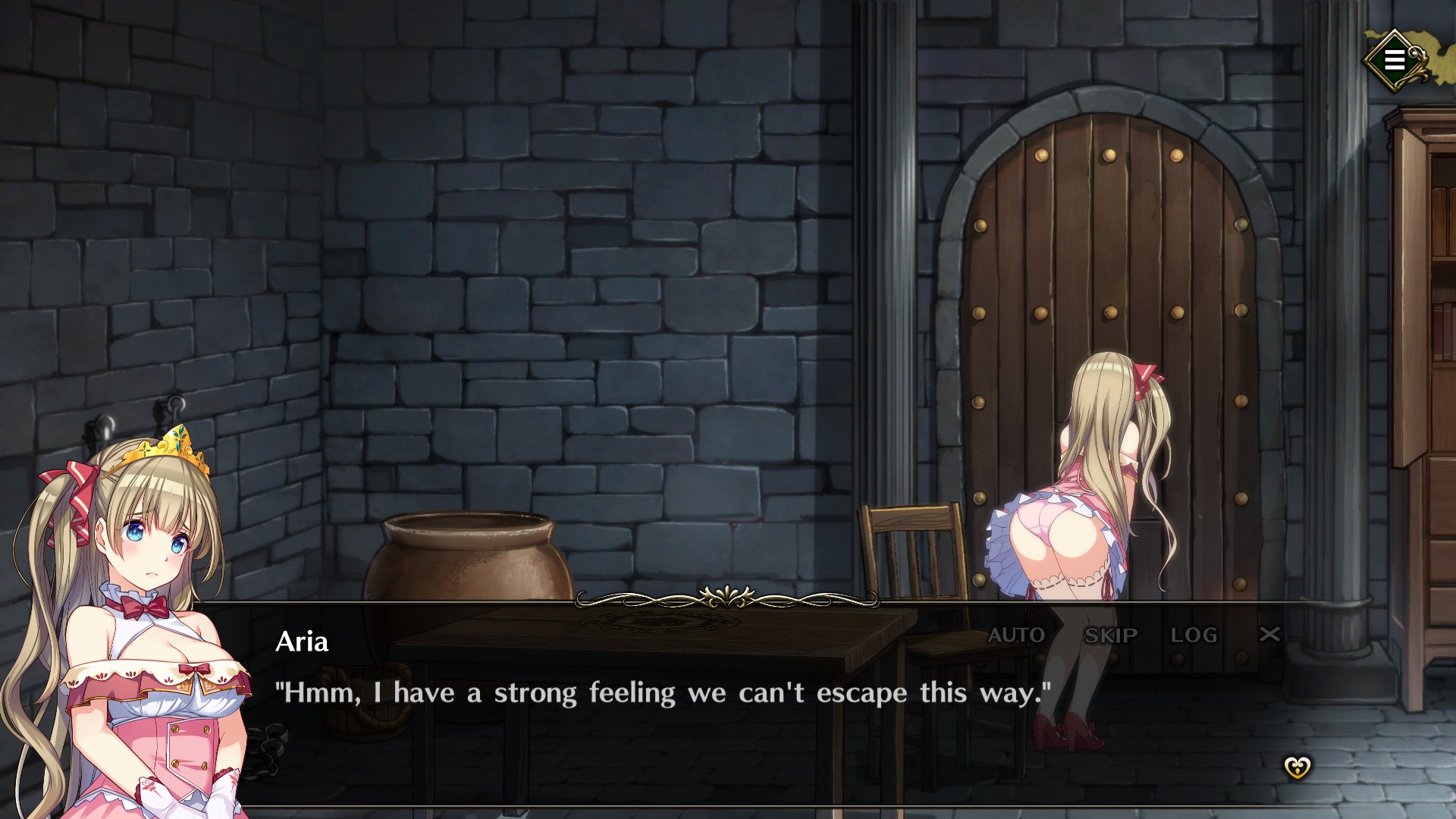The height and width of the screenshot is (819, 1456).
Task: Click SKIP to fast-forward dialogue
Action: (1111, 635)
